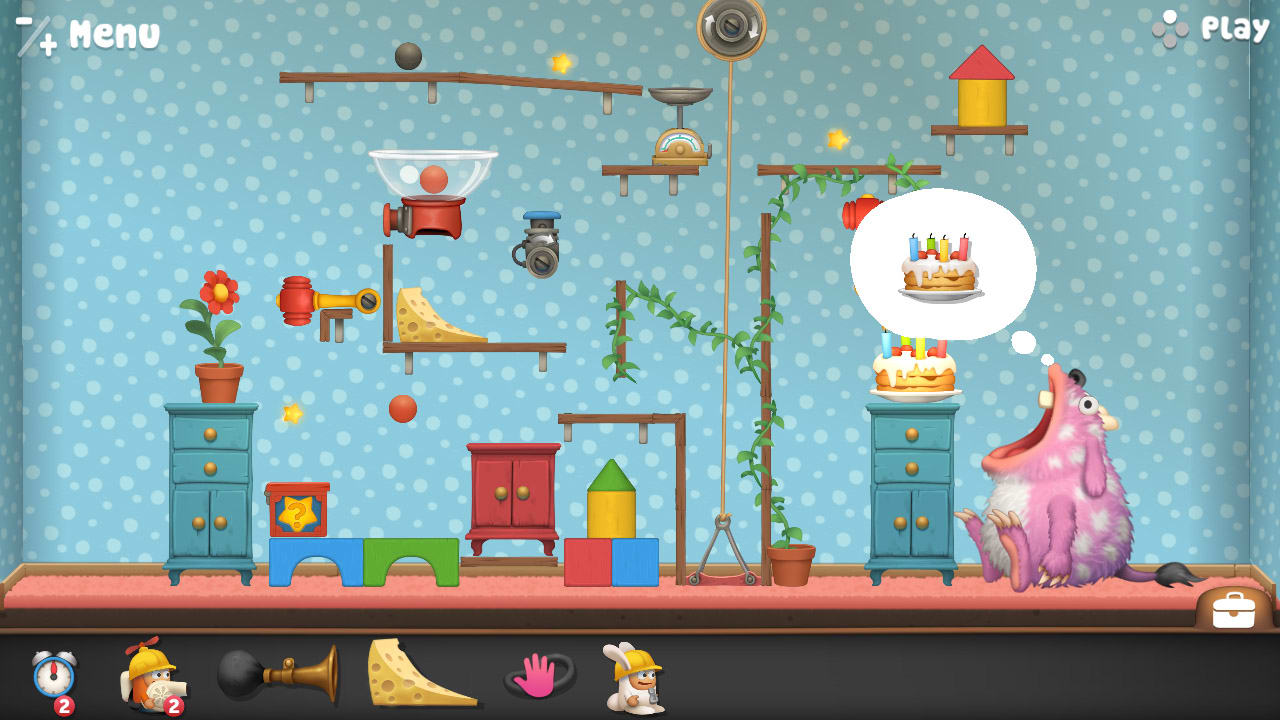Open the Menu
1280x720 pixels.
[x=110, y=30]
